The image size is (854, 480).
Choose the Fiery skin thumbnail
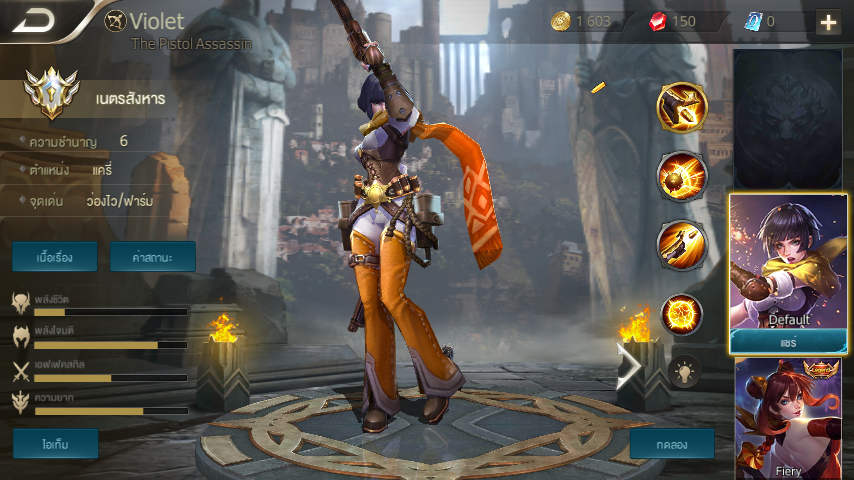click(x=789, y=420)
